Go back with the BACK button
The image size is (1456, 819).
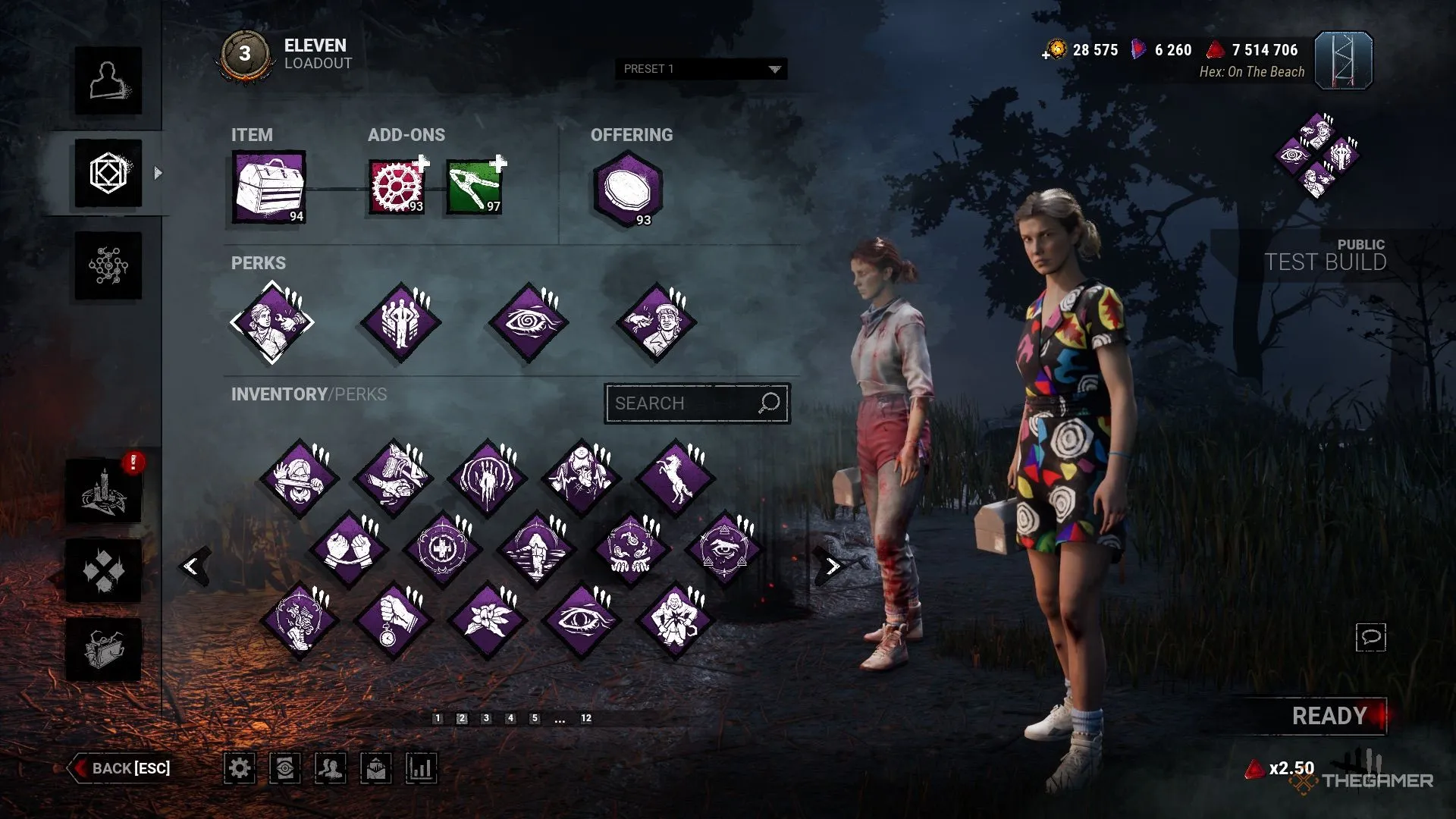click(x=121, y=768)
